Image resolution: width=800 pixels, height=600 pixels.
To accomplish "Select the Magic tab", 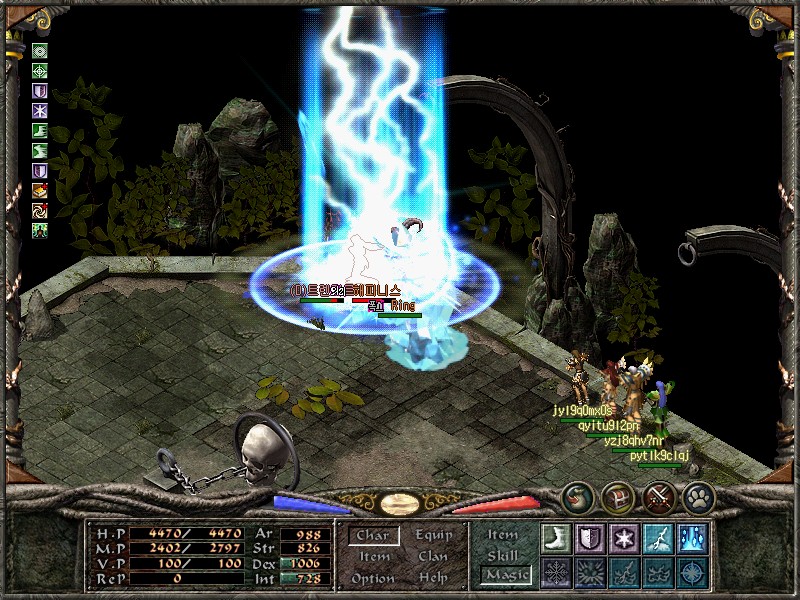I will click(503, 575).
